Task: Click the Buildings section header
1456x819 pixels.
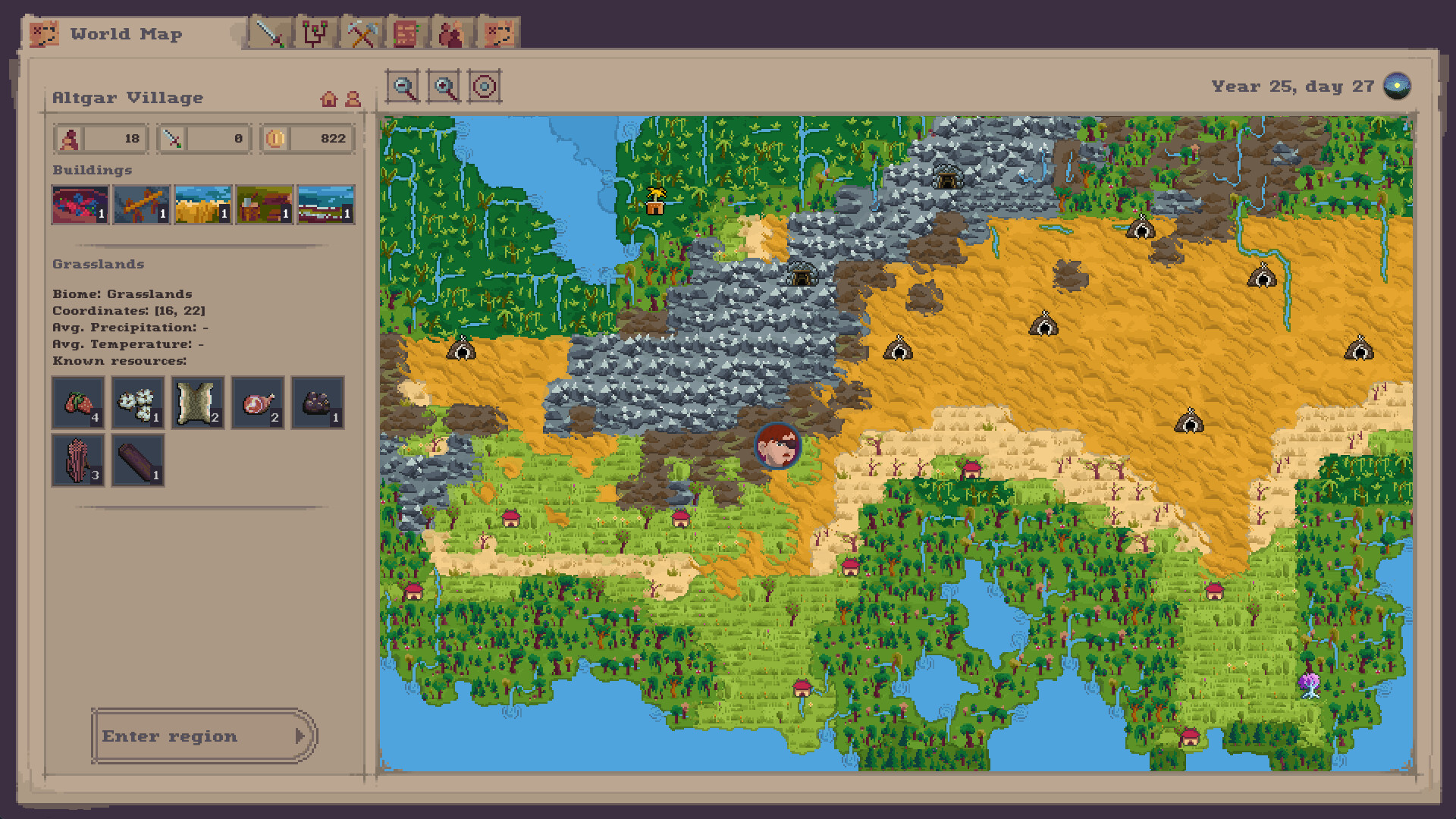Action: (92, 170)
